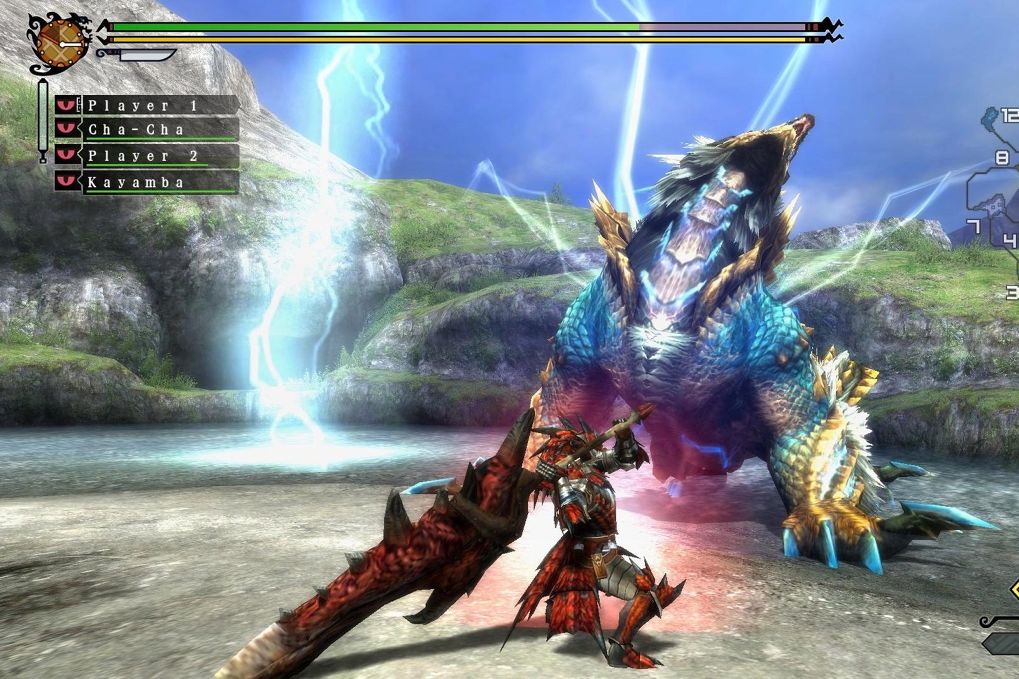The height and width of the screenshot is (679, 1019).
Task: Select the Cha-Cha companion row
Action: pos(147,130)
